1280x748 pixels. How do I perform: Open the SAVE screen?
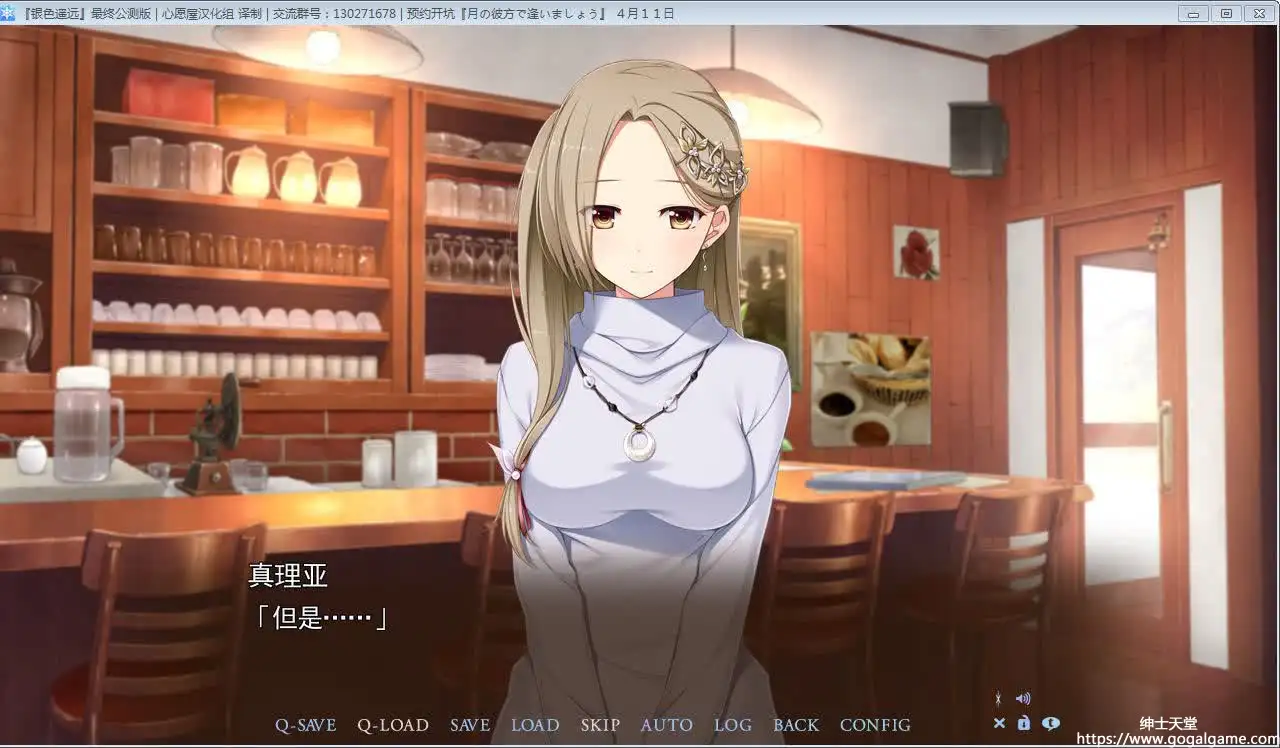470,725
